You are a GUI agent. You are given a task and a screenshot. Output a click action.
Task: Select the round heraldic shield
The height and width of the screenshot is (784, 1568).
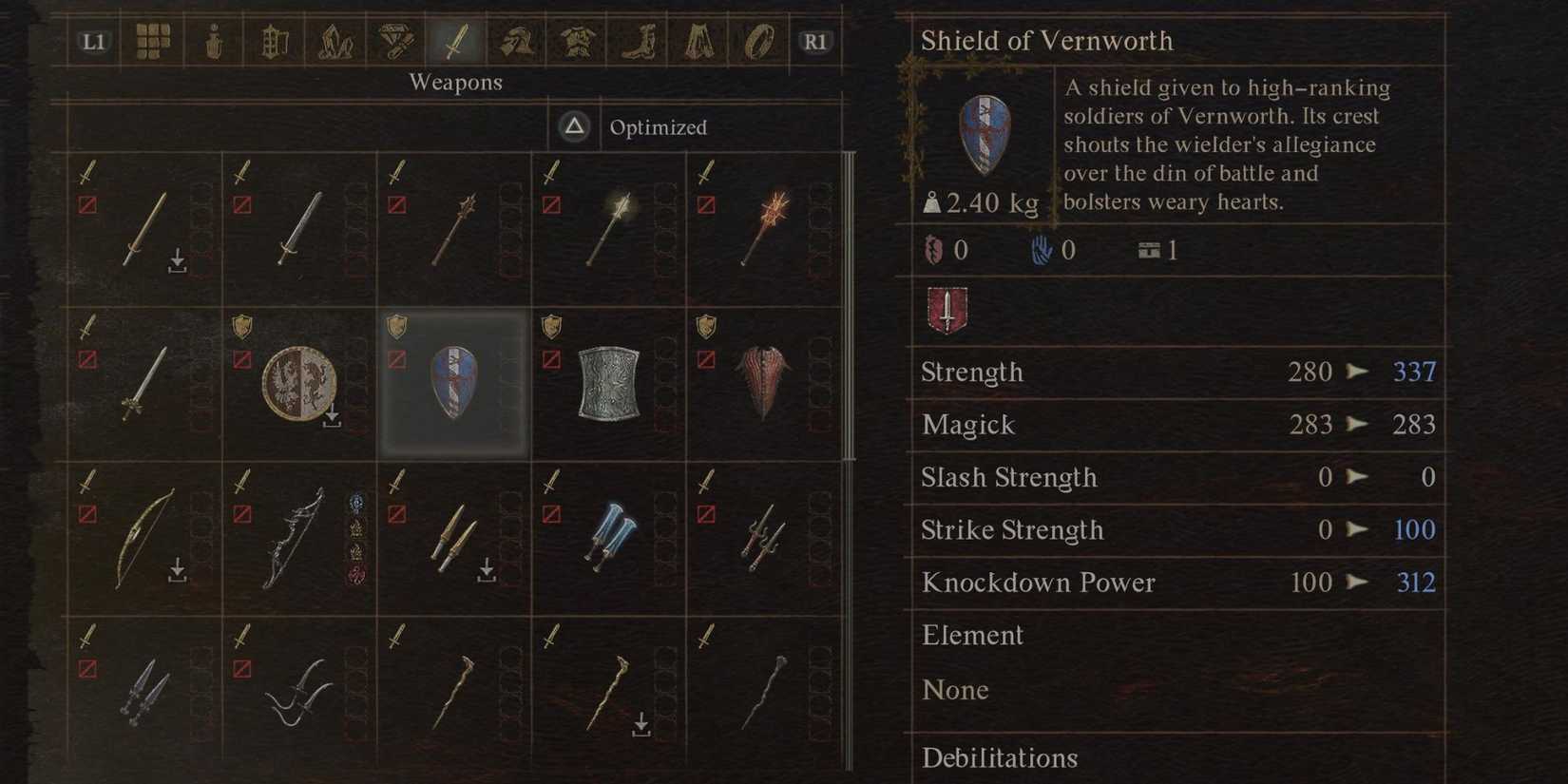[297, 384]
